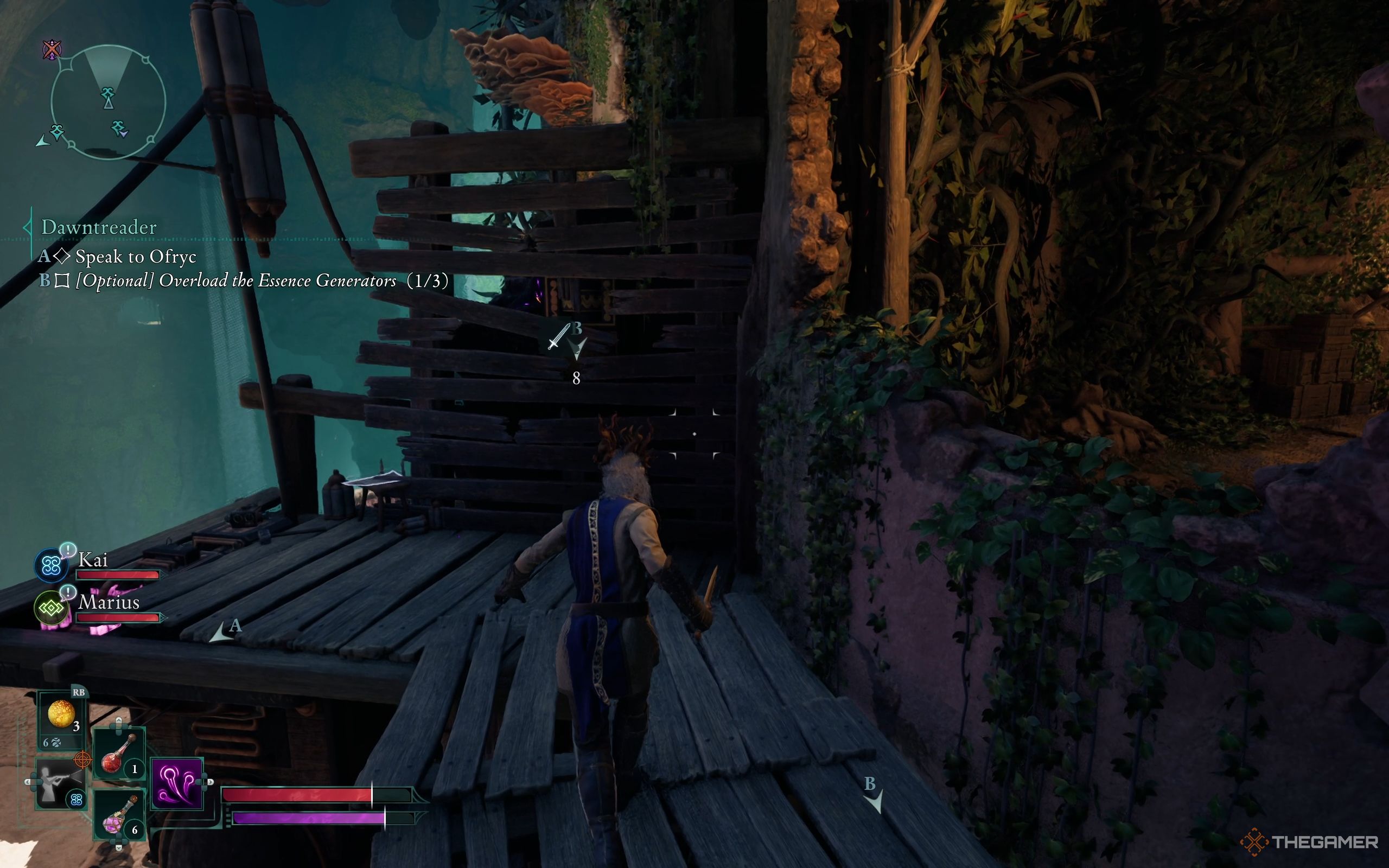
Task: Click the crossed-out purple status icon beside the minimap
Action: click(x=52, y=50)
